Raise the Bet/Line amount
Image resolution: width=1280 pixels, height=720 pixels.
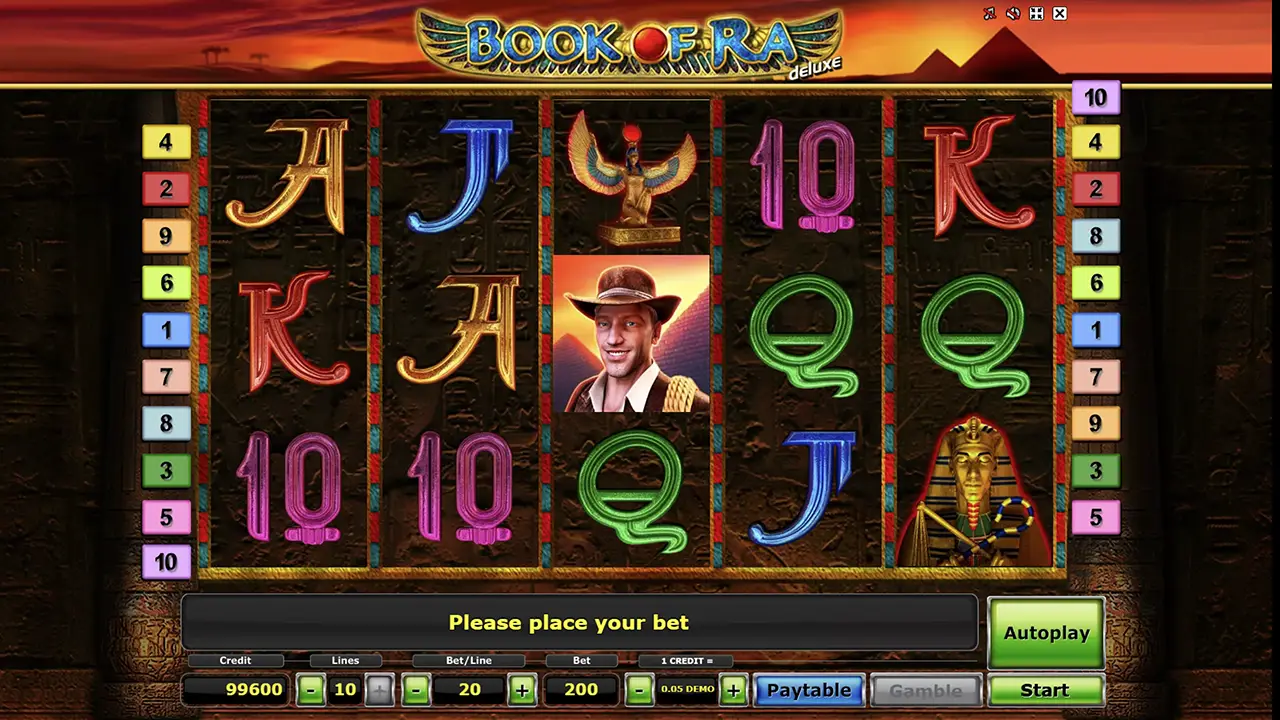521,690
